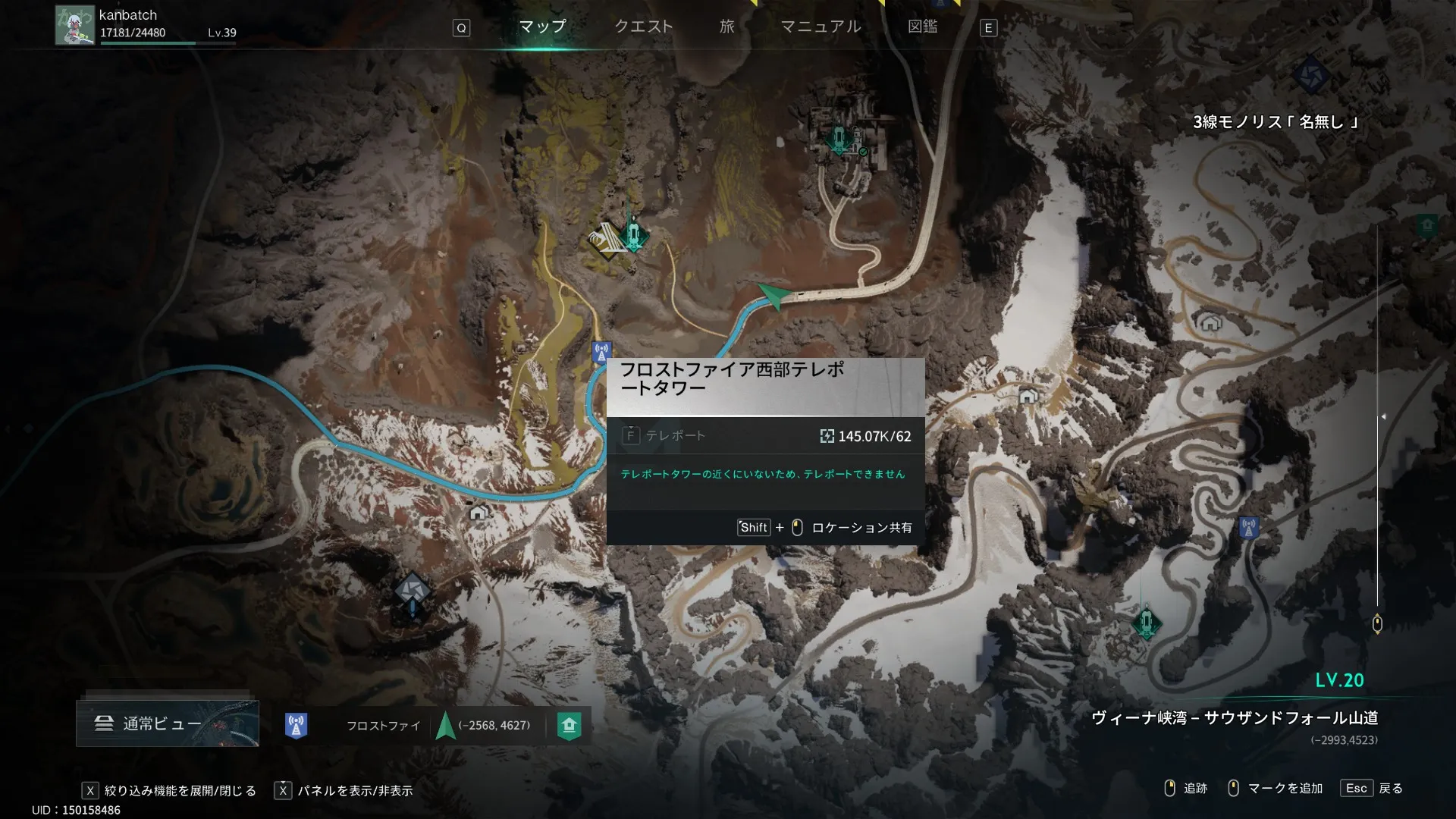Center map on the green player arrow in bottom bar

[445, 725]
